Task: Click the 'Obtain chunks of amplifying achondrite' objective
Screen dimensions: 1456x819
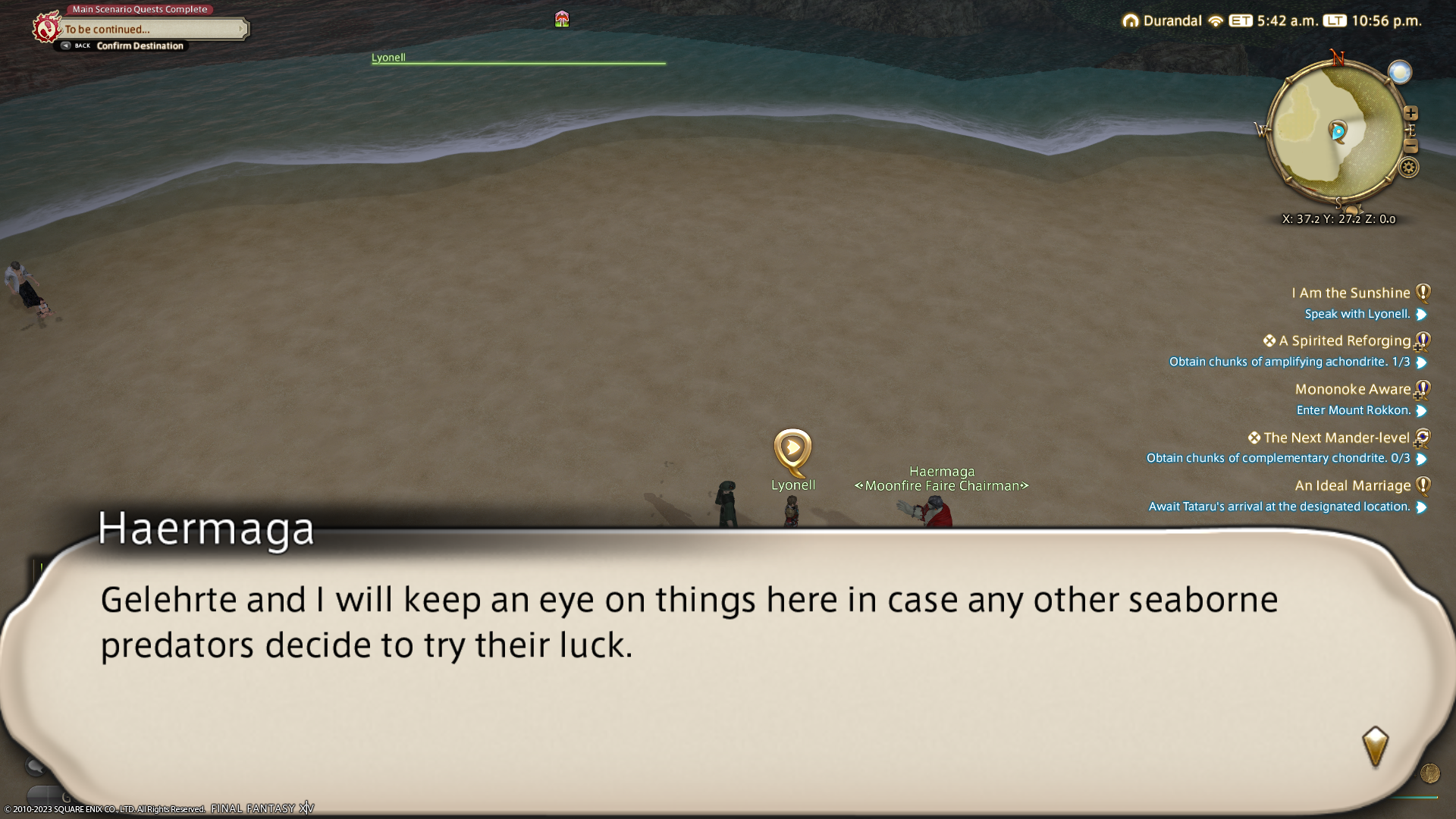Action: 1288,362
